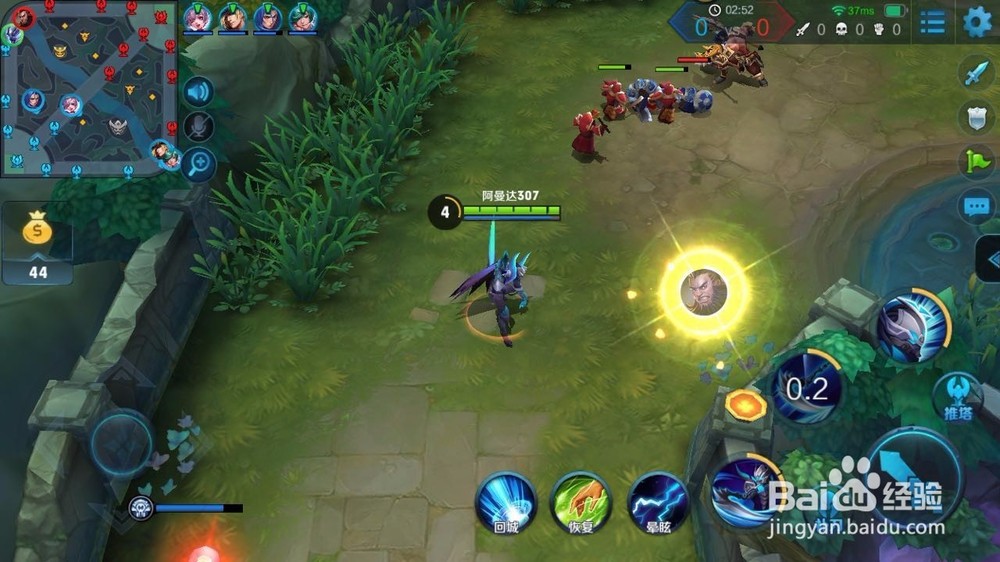Tap the green flag signal icon
The image size is (1000, 562).
[x=975, y=160]
